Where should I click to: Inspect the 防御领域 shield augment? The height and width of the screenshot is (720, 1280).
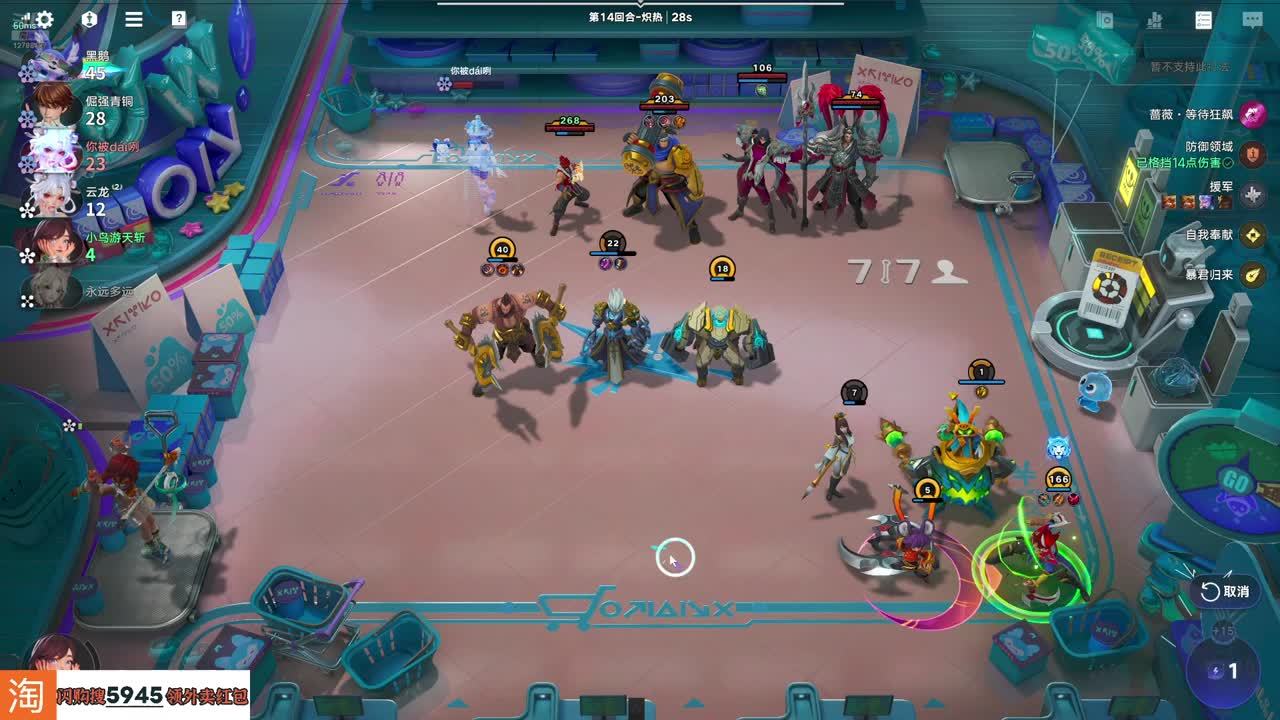[x=1252, y=154]
